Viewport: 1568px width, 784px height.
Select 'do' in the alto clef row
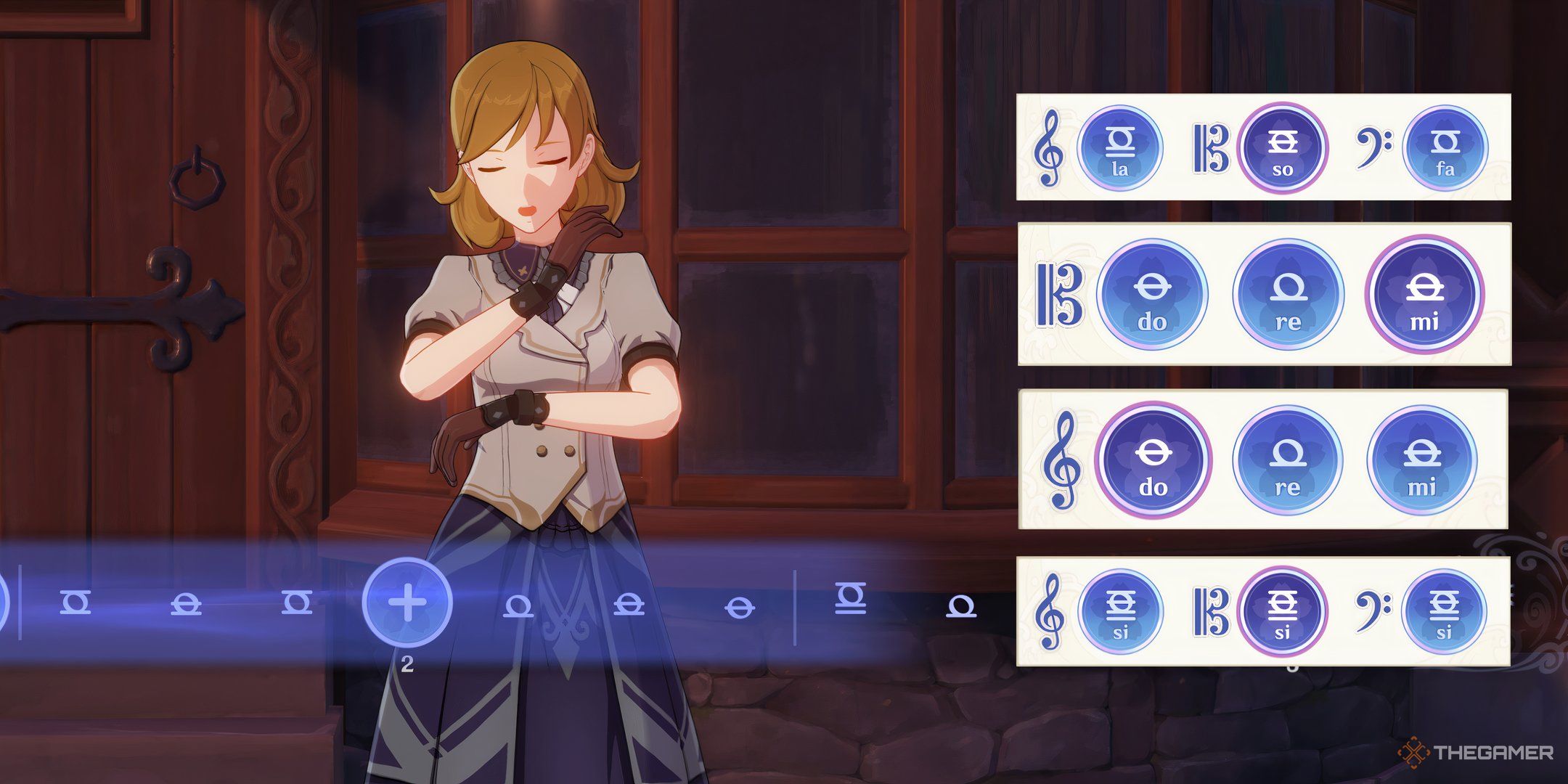point(1152,295)
